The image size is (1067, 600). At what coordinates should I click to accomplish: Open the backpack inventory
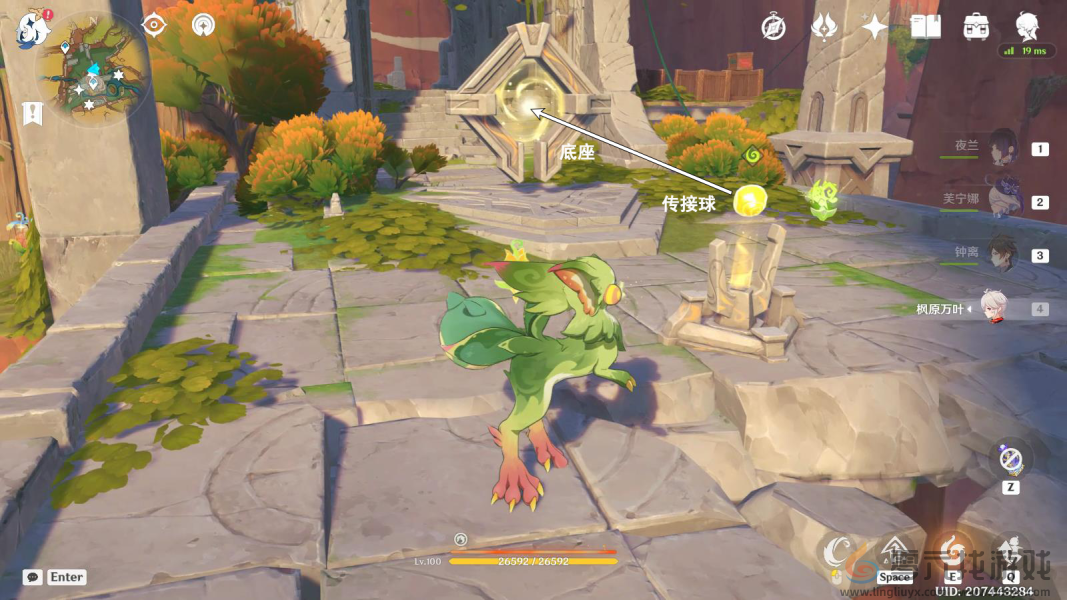pos(977,27)
